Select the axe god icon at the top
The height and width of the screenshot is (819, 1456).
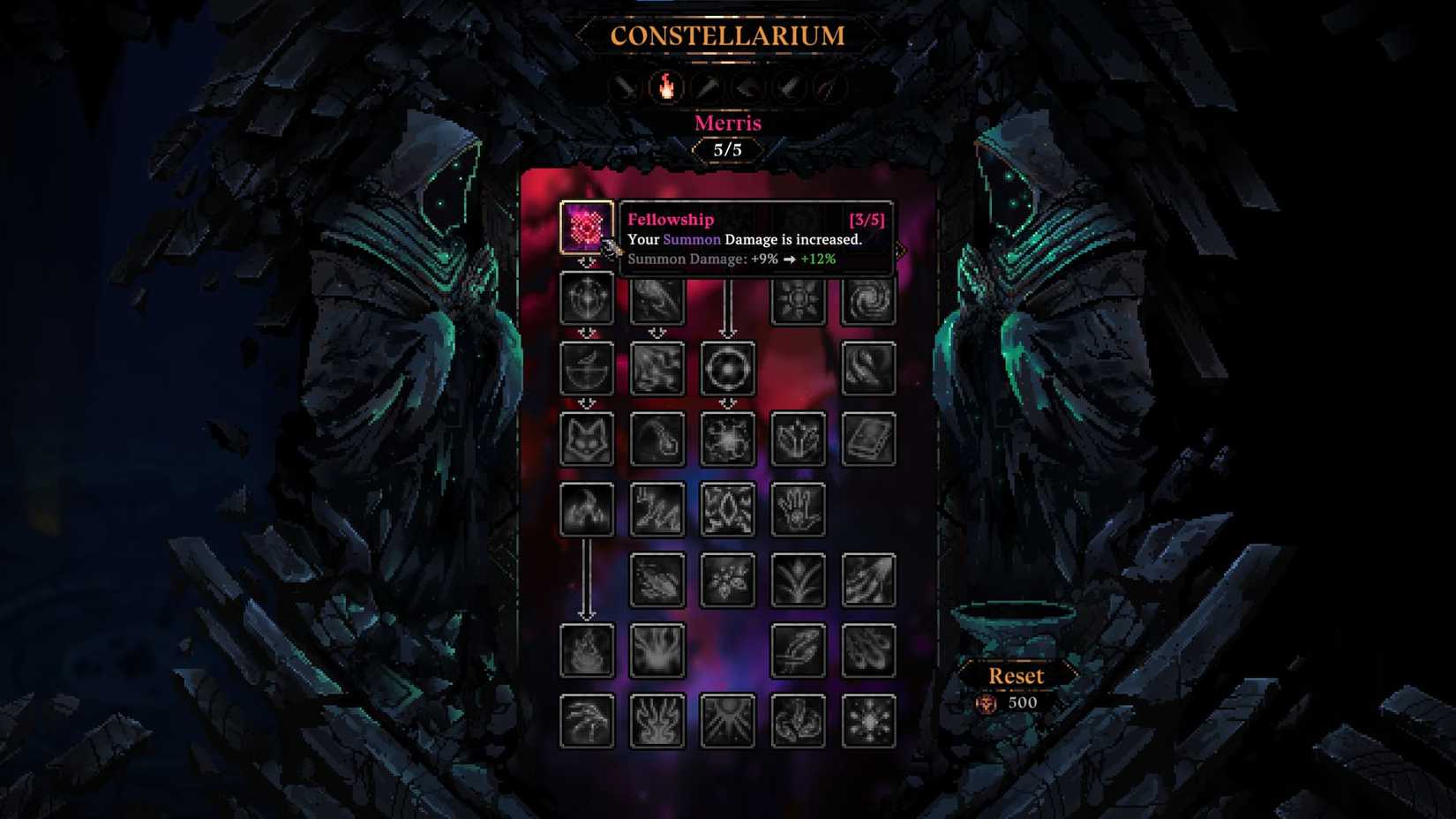point(744,86)
